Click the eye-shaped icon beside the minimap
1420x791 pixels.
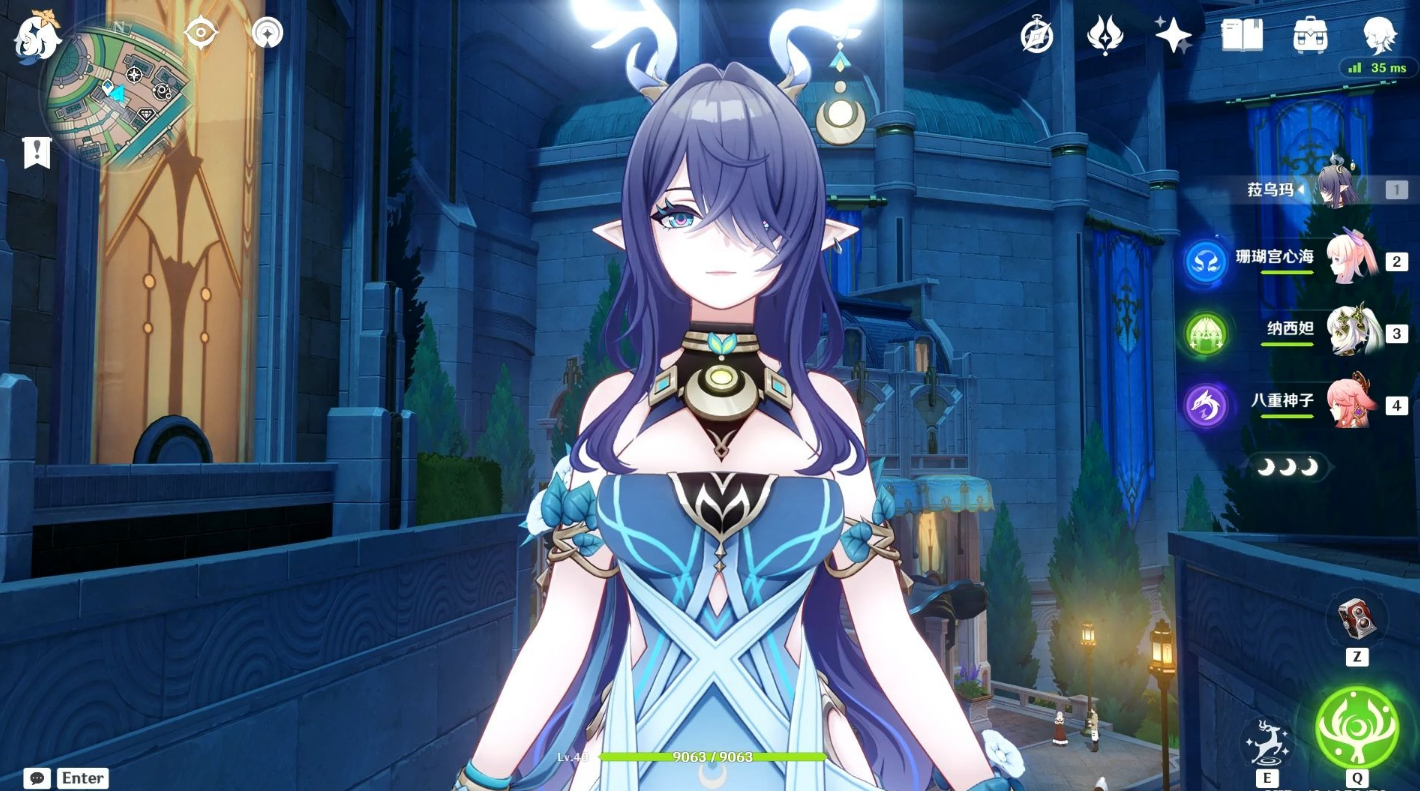pos(201,33)
